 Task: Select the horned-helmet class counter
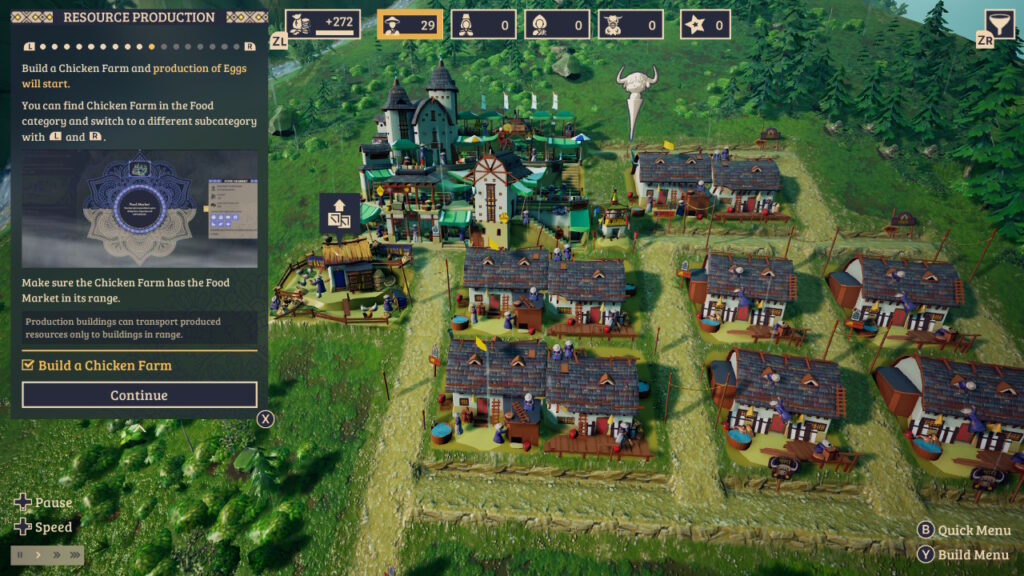[631, 24]
